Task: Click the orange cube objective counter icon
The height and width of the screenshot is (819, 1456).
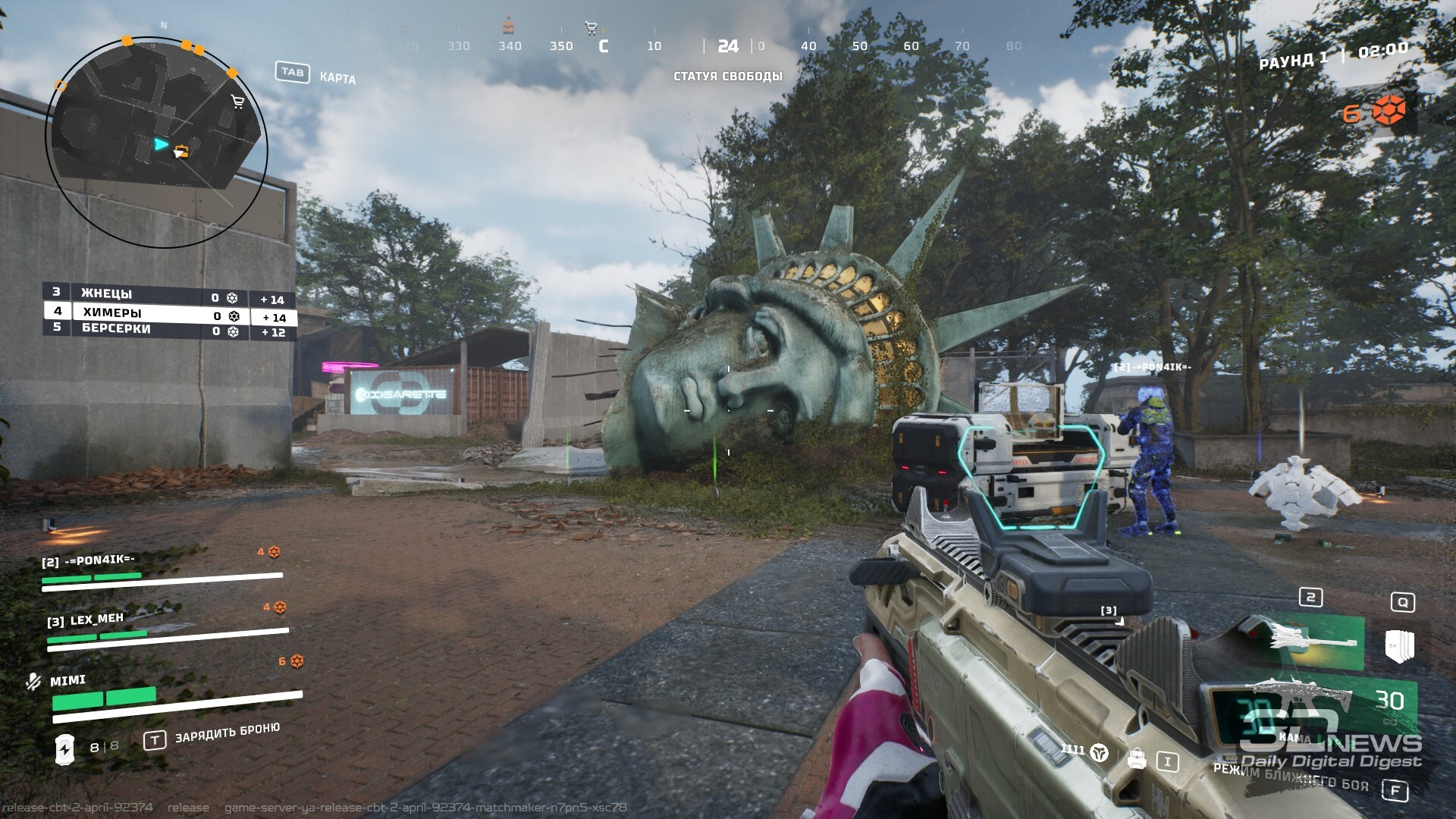Action: coord(1389,111)
